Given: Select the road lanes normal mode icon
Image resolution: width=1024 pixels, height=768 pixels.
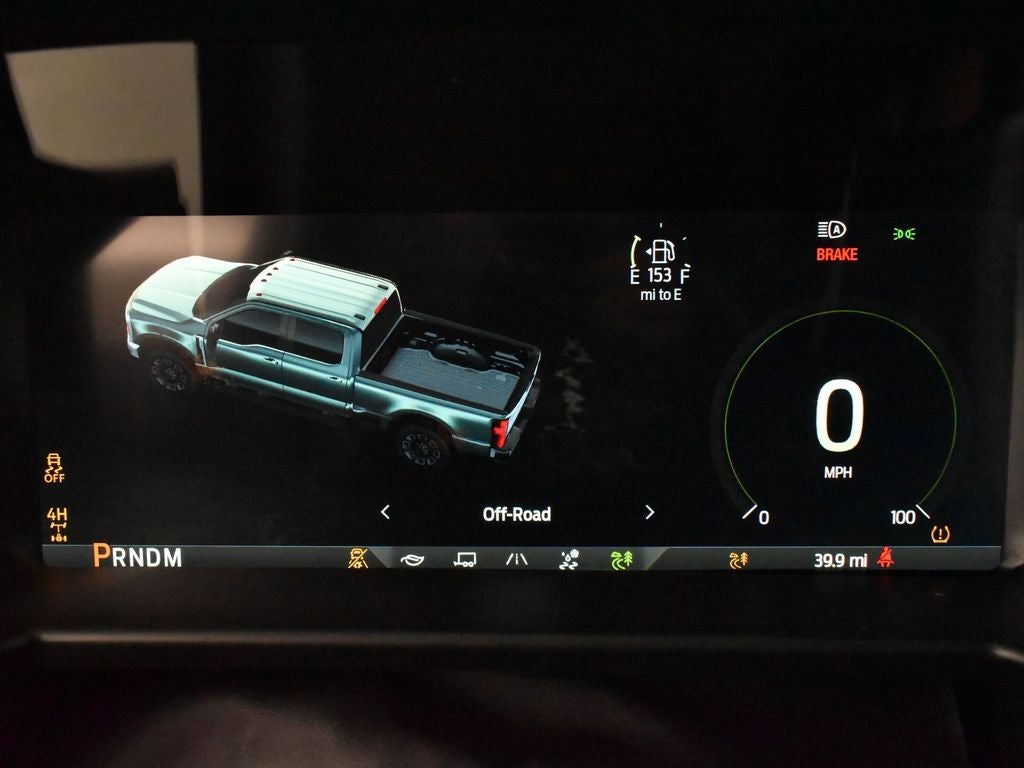Looking at the screenshot, I should 516,560.
